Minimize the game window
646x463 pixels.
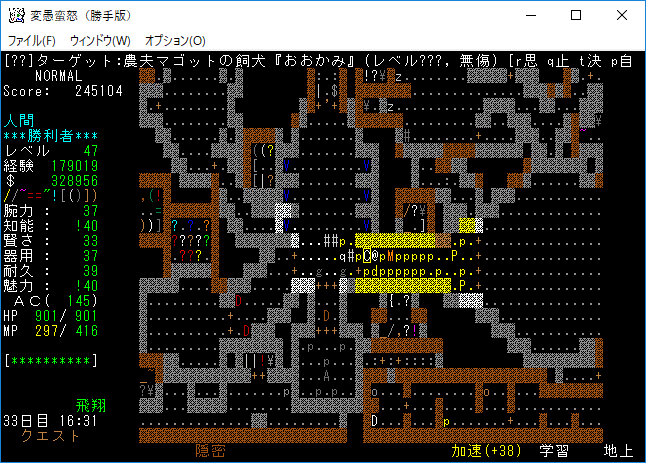528,16
